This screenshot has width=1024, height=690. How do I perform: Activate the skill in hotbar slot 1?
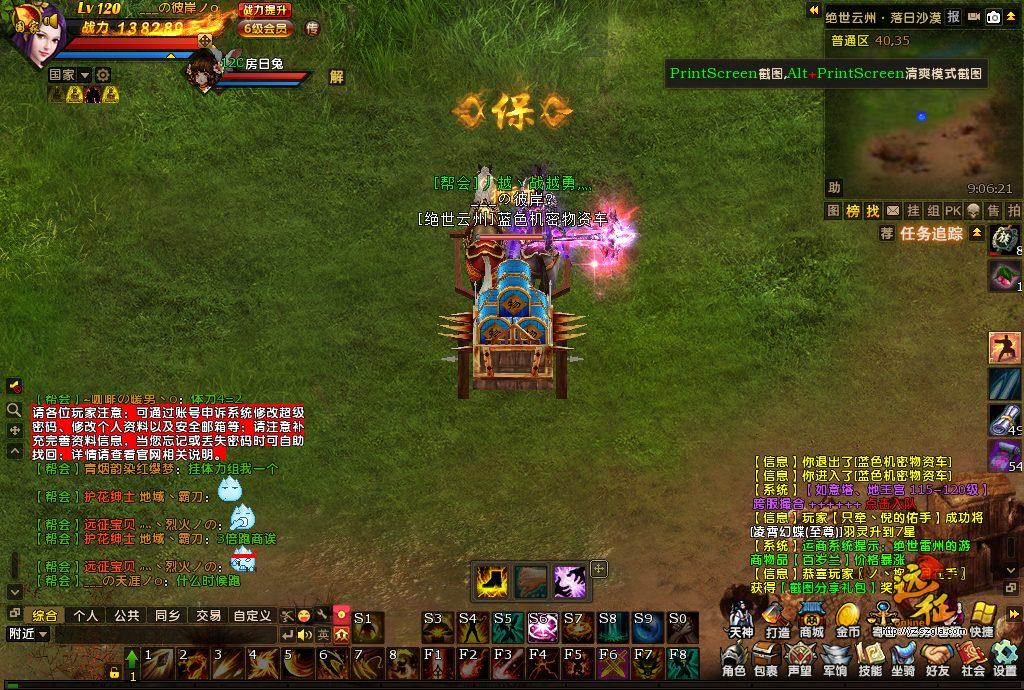tap(158, 664)
